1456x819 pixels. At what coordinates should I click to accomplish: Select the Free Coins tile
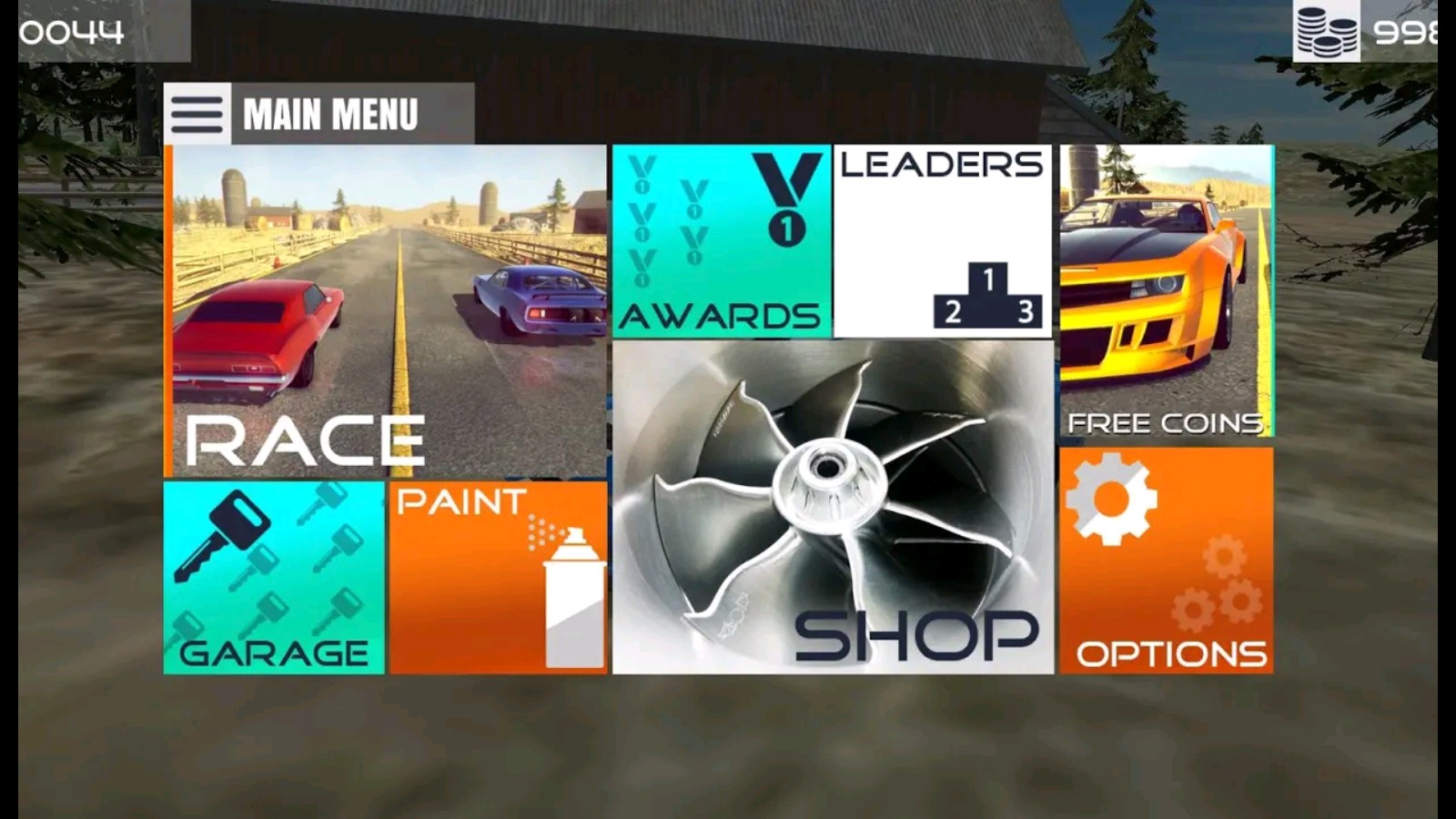1166,291
